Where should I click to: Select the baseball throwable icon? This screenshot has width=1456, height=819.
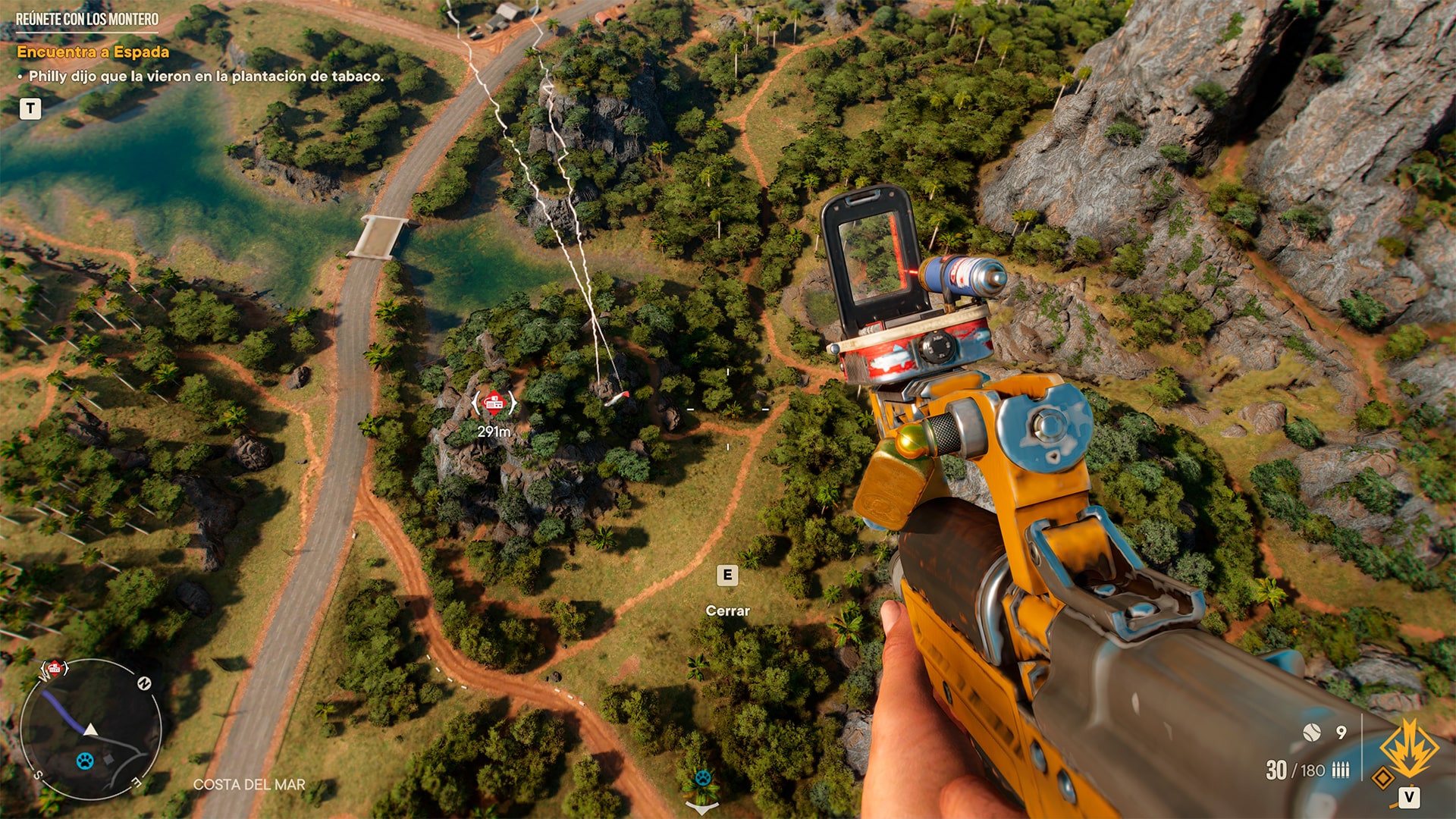click(1312, 733)
